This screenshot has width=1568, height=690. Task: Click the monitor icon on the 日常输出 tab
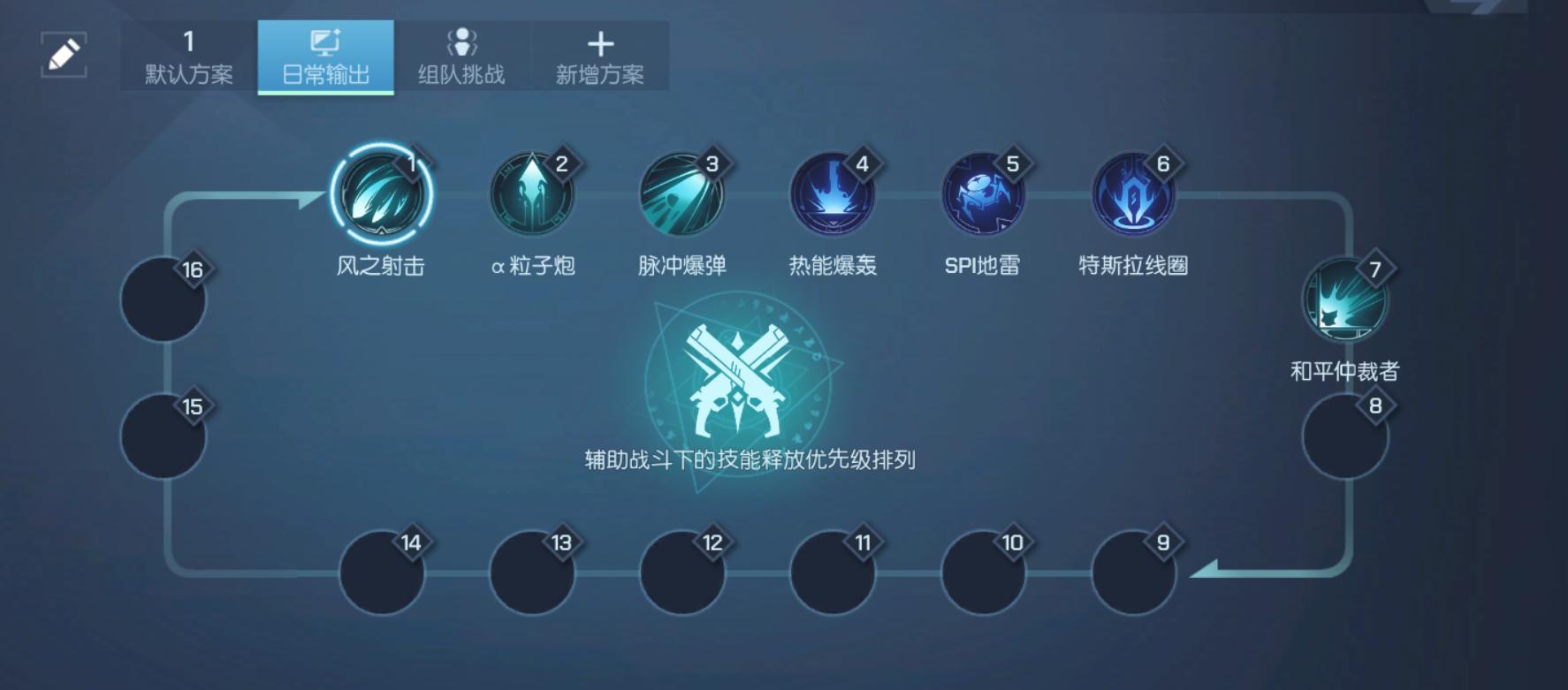[x=324, y=40]
